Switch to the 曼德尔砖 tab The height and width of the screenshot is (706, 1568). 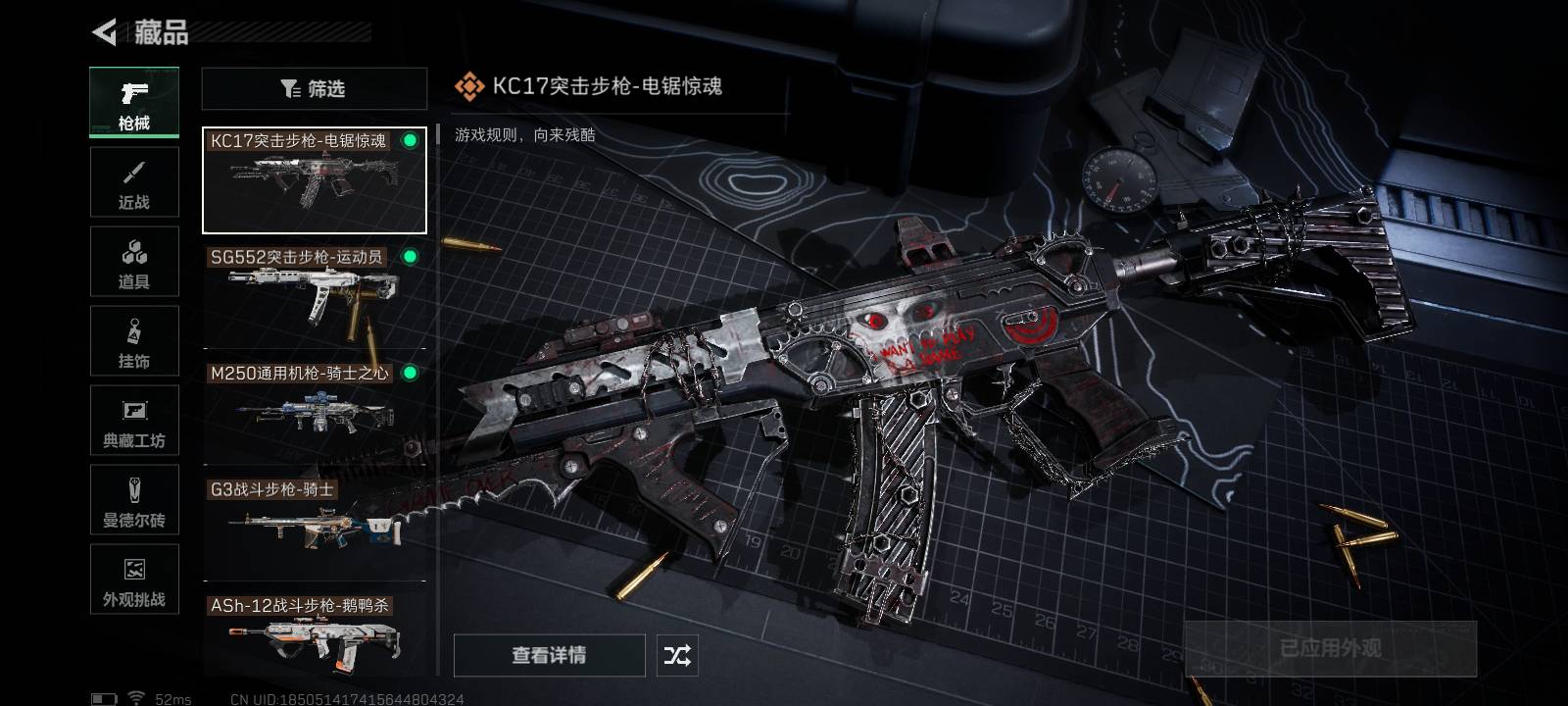tap(134, 500)
